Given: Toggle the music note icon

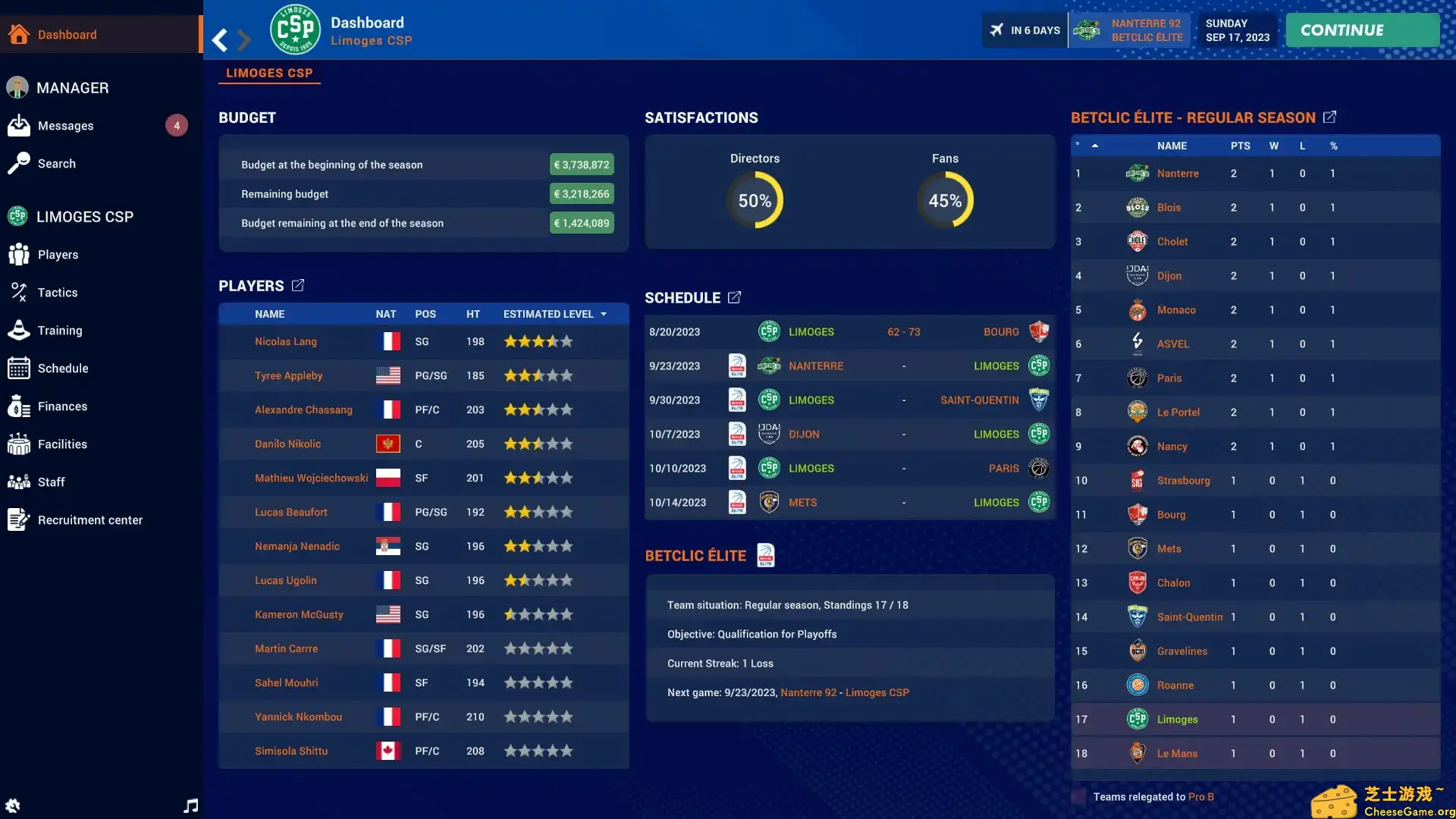Looking at the screenshot, I should [191, 805].
